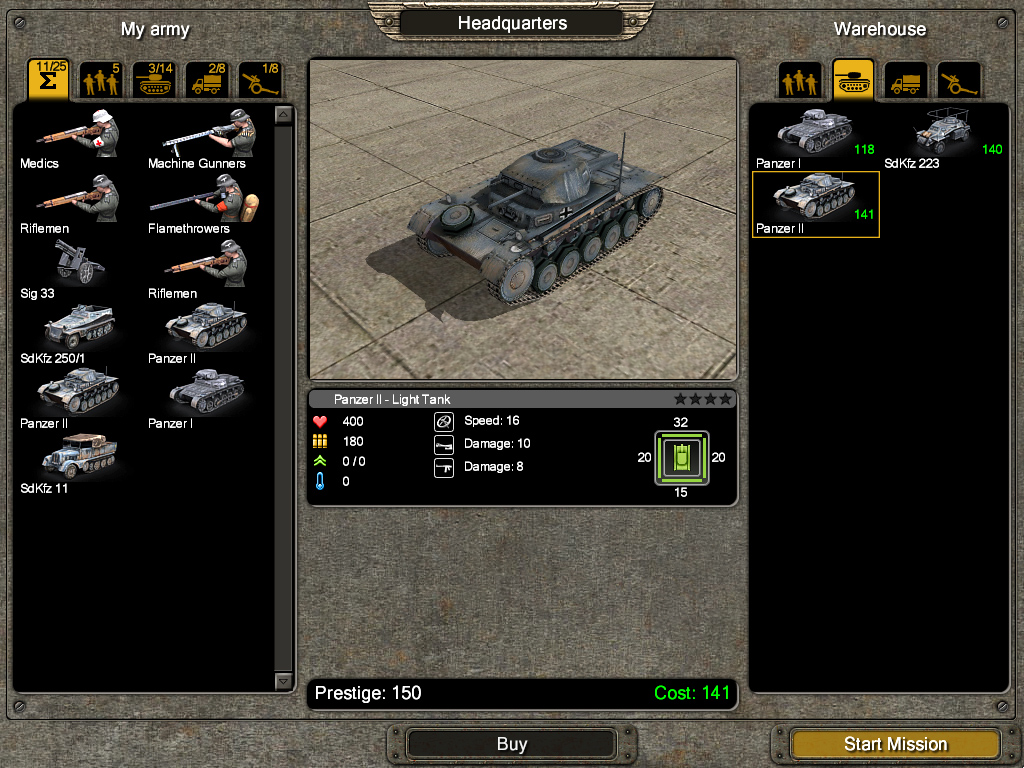1024x768 pixels.
Task: Start the mission
Action: pyautogui.click(x=894, y=744)
